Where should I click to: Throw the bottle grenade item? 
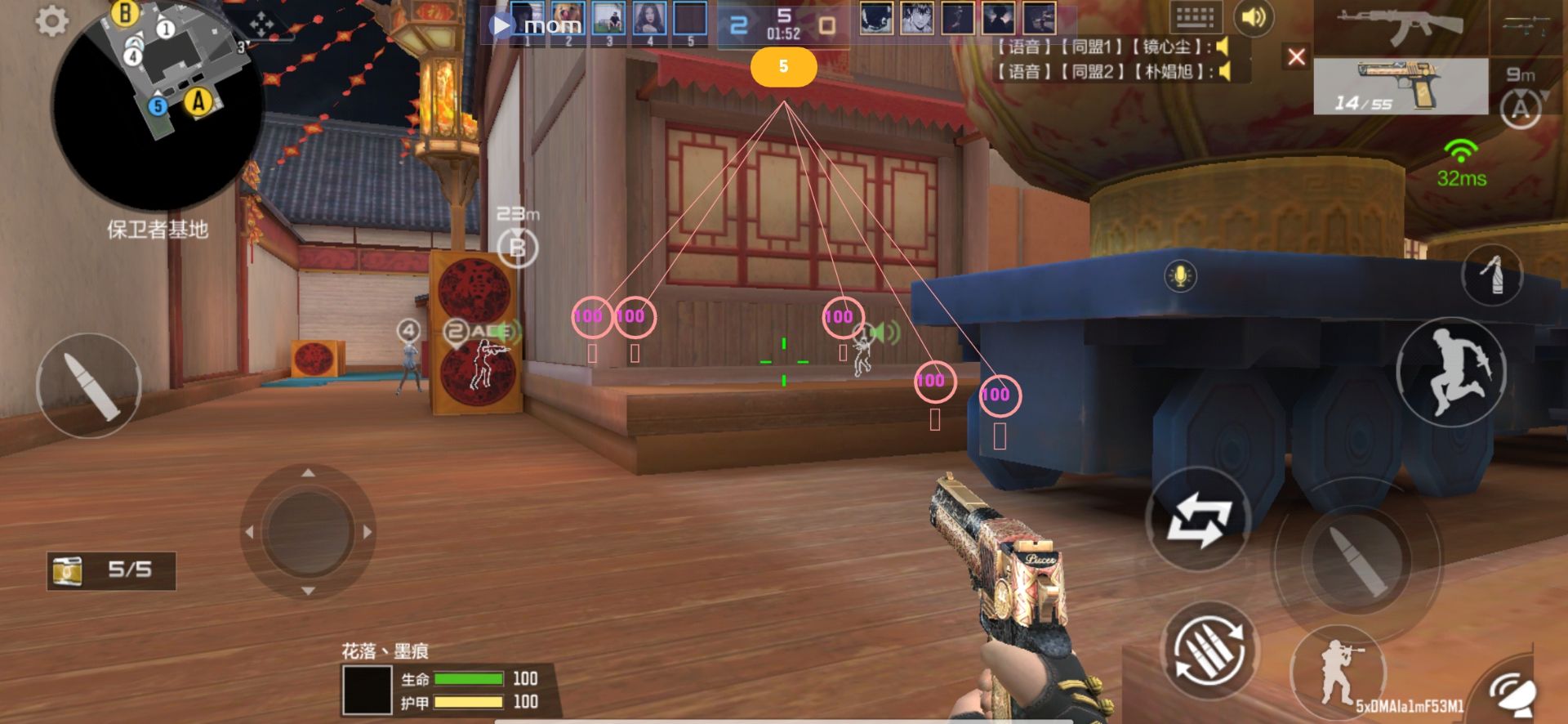[x=1491, y=275]
